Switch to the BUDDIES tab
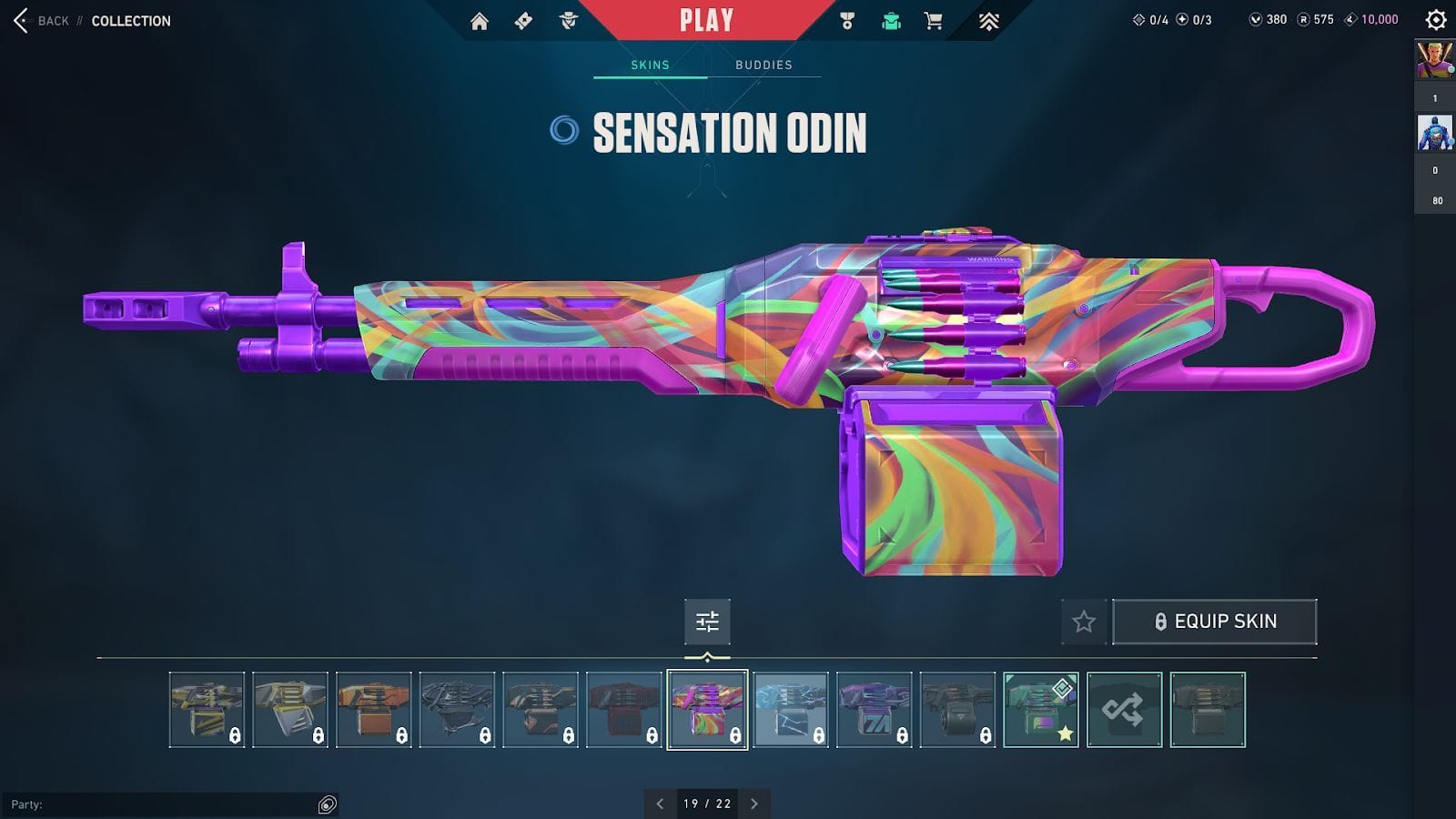This screenshot has width=1456, height=819. pos(764,65)
